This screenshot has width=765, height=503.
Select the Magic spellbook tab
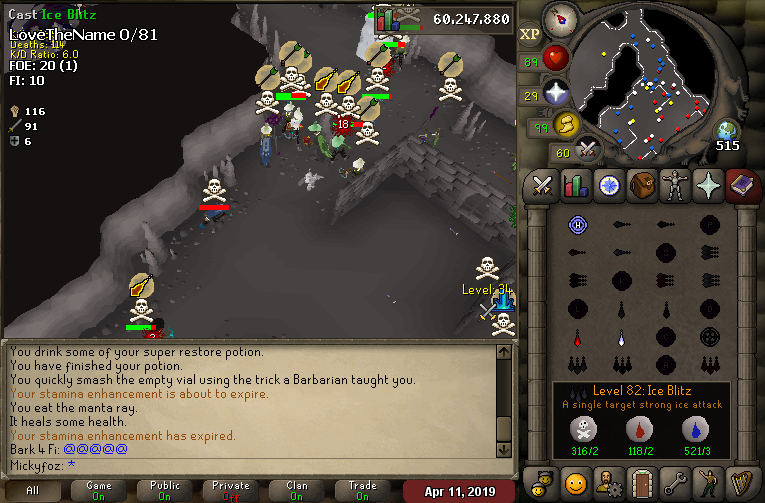click(x=741, y=186)
